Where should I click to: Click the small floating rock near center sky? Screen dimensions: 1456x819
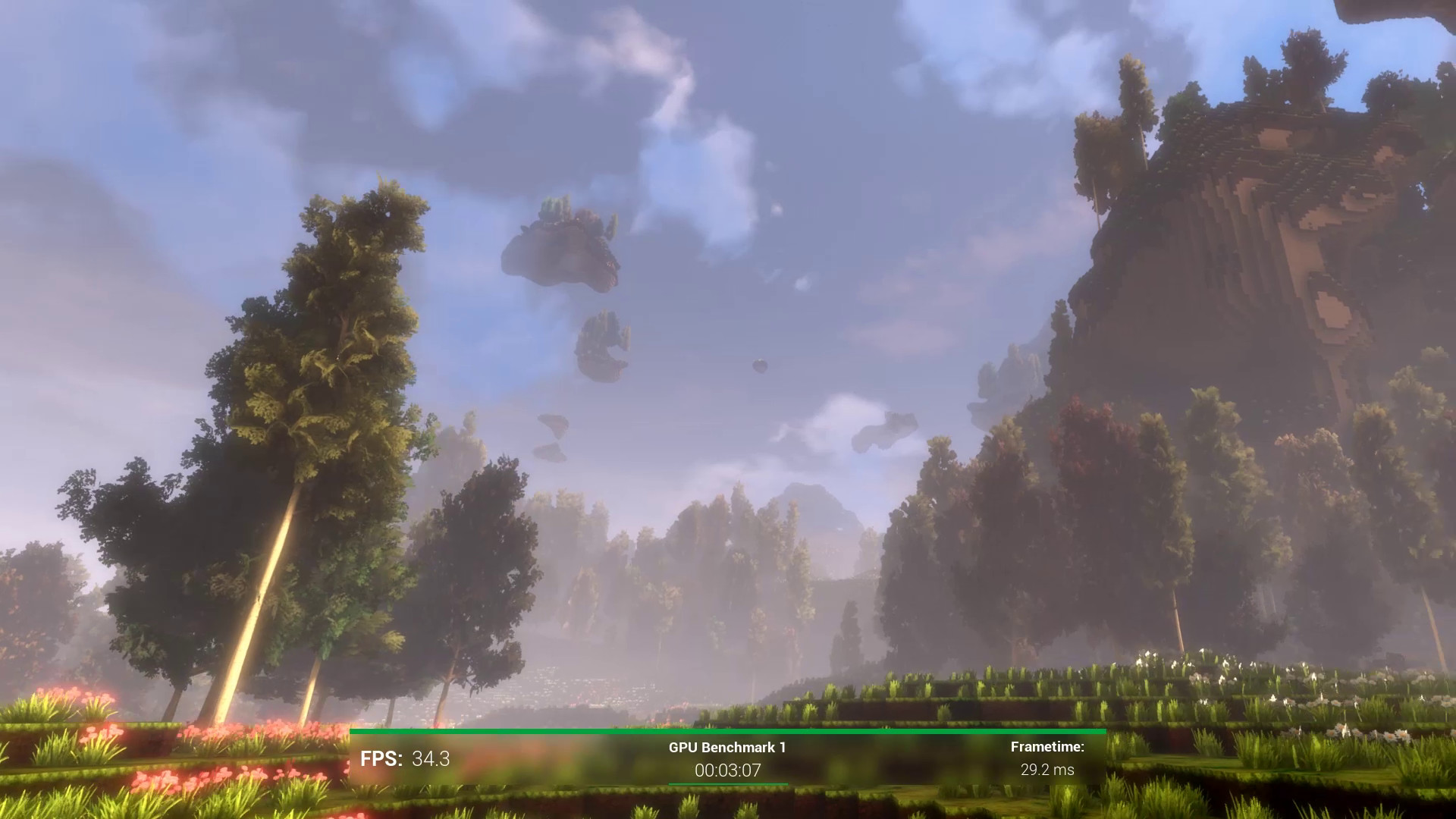[758, 365]
